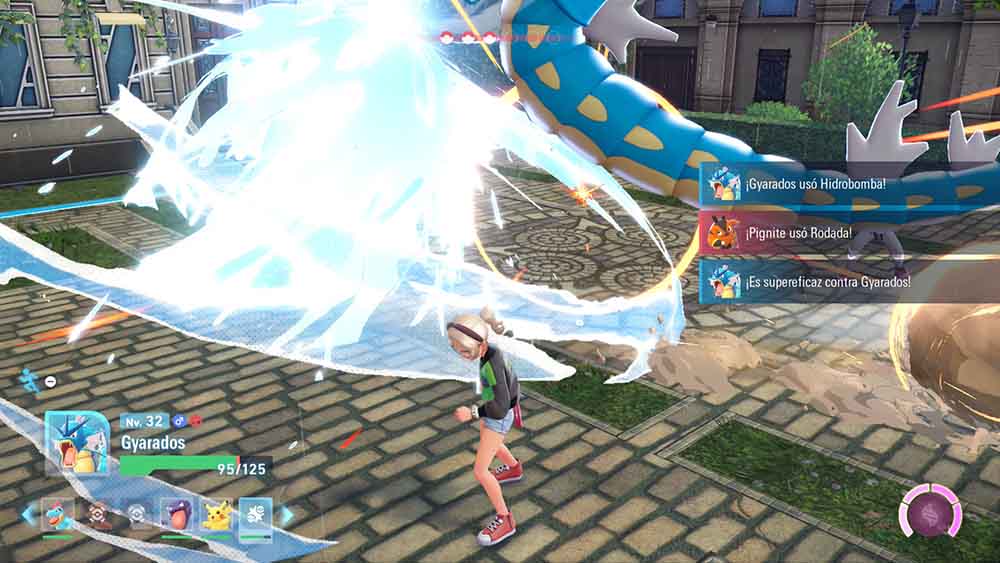Choose Pikachu from the party bar

(216, 514)
